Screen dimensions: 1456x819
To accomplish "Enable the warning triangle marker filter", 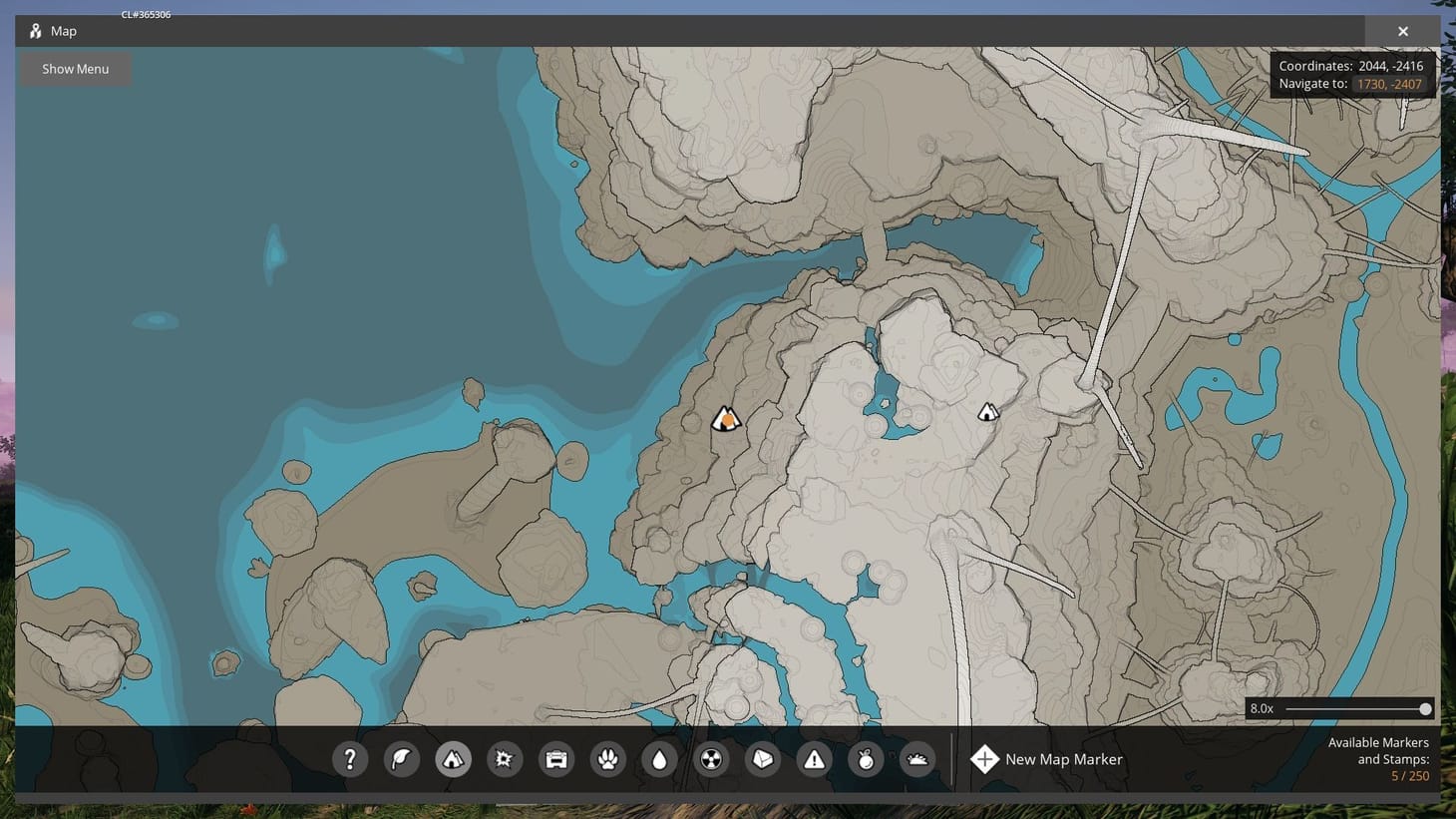I will pyautogui.click(x=815, y=759).
